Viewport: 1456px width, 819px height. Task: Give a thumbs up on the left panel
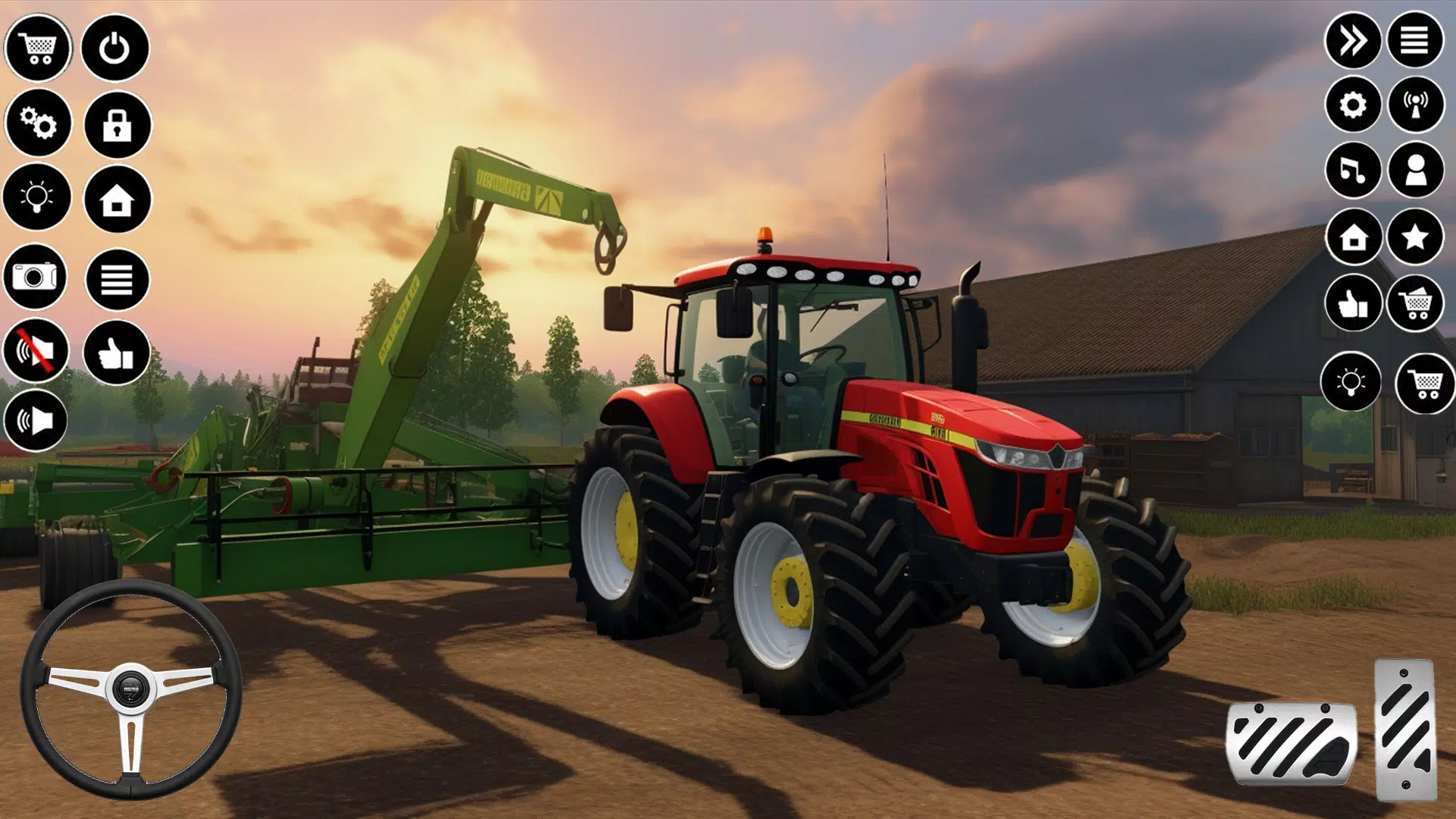coord(114,353)
